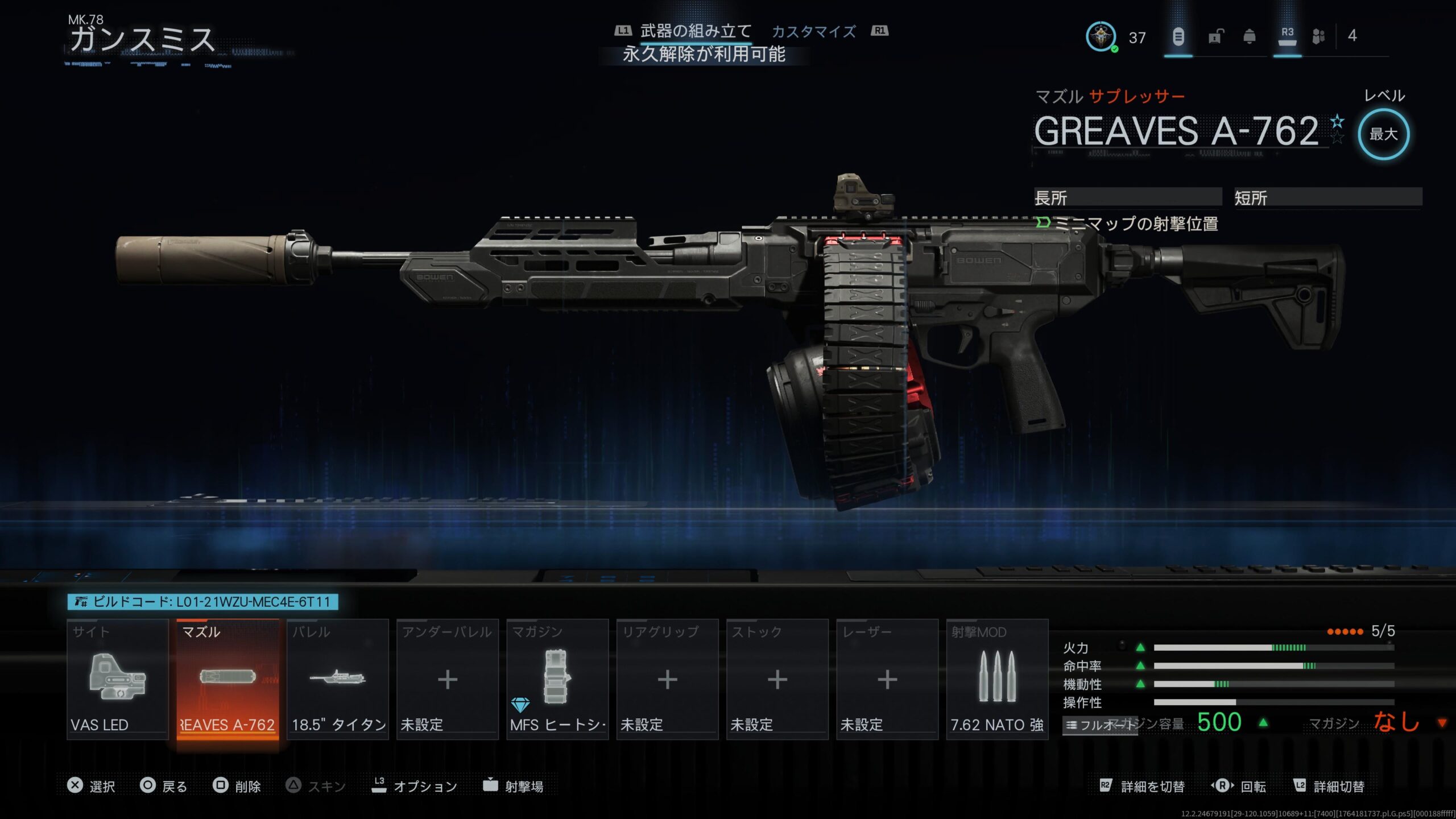This screenshot has height=819, width=1456.
Task: Open the オプション menu
Action: coord(415,786)
